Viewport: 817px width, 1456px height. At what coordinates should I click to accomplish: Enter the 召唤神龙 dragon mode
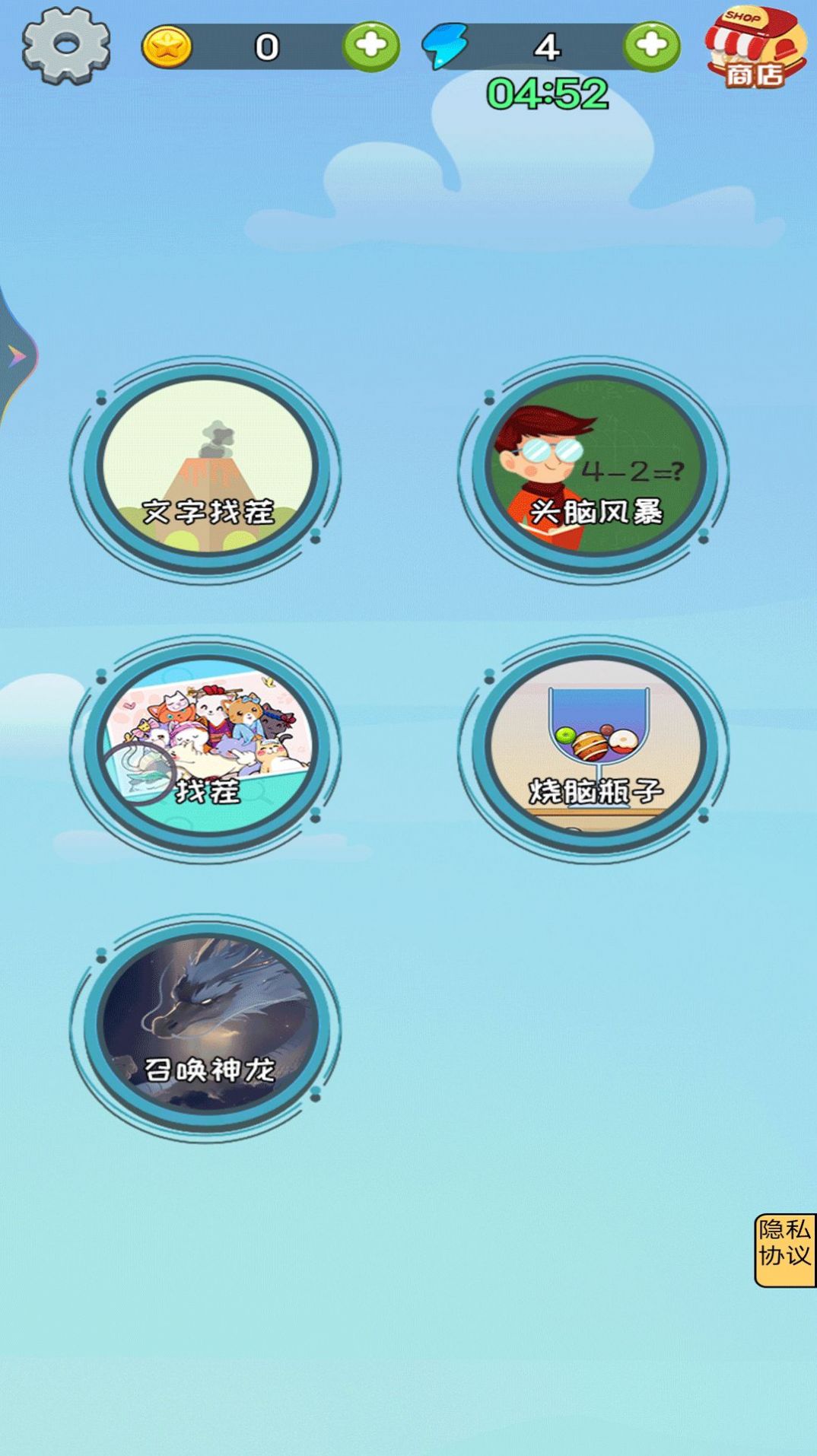click(207, 1025)
